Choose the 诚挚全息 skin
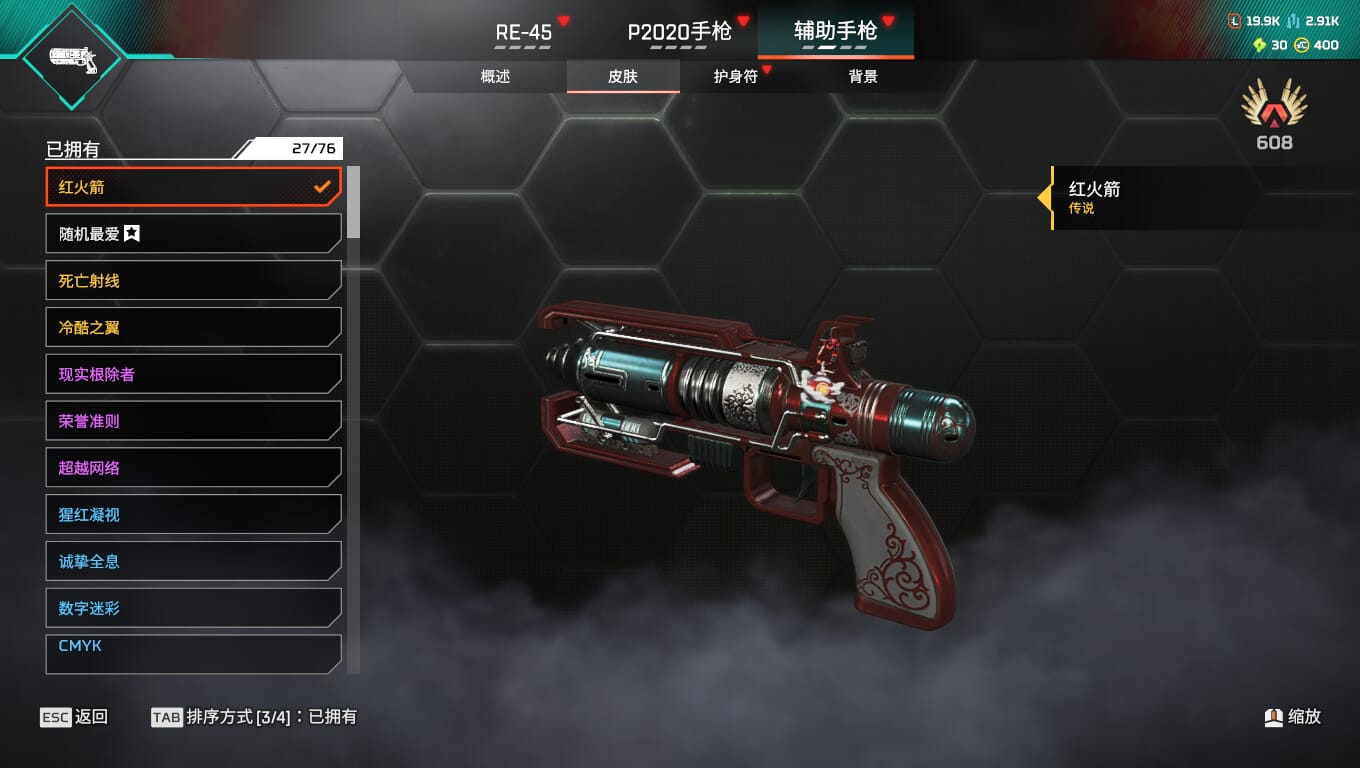Viewport: 1360px width, 768px height. [x=193, y=562]
